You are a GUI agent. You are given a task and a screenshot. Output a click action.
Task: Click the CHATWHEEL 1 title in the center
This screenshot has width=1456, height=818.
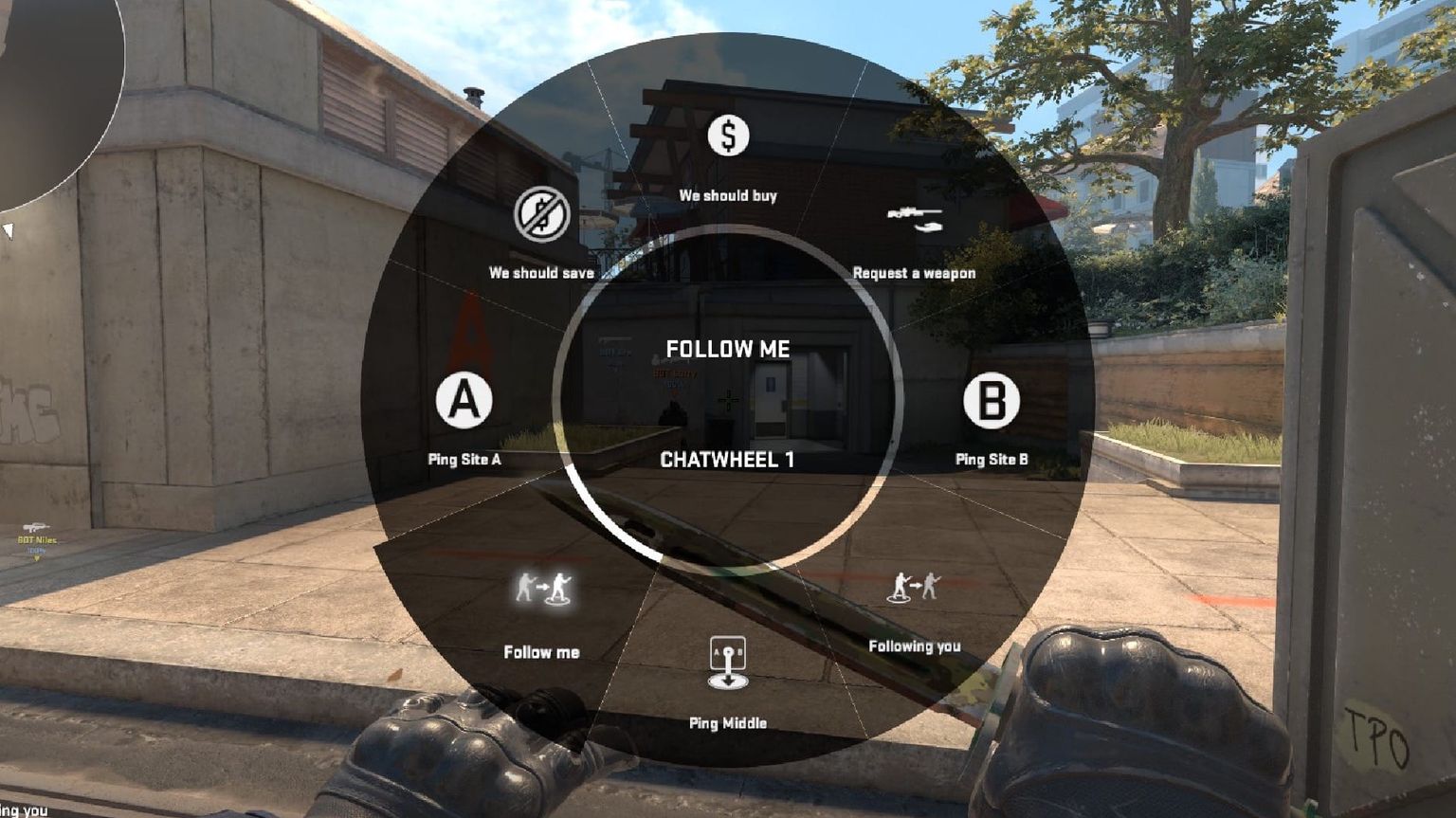click(x=728, y=460)
